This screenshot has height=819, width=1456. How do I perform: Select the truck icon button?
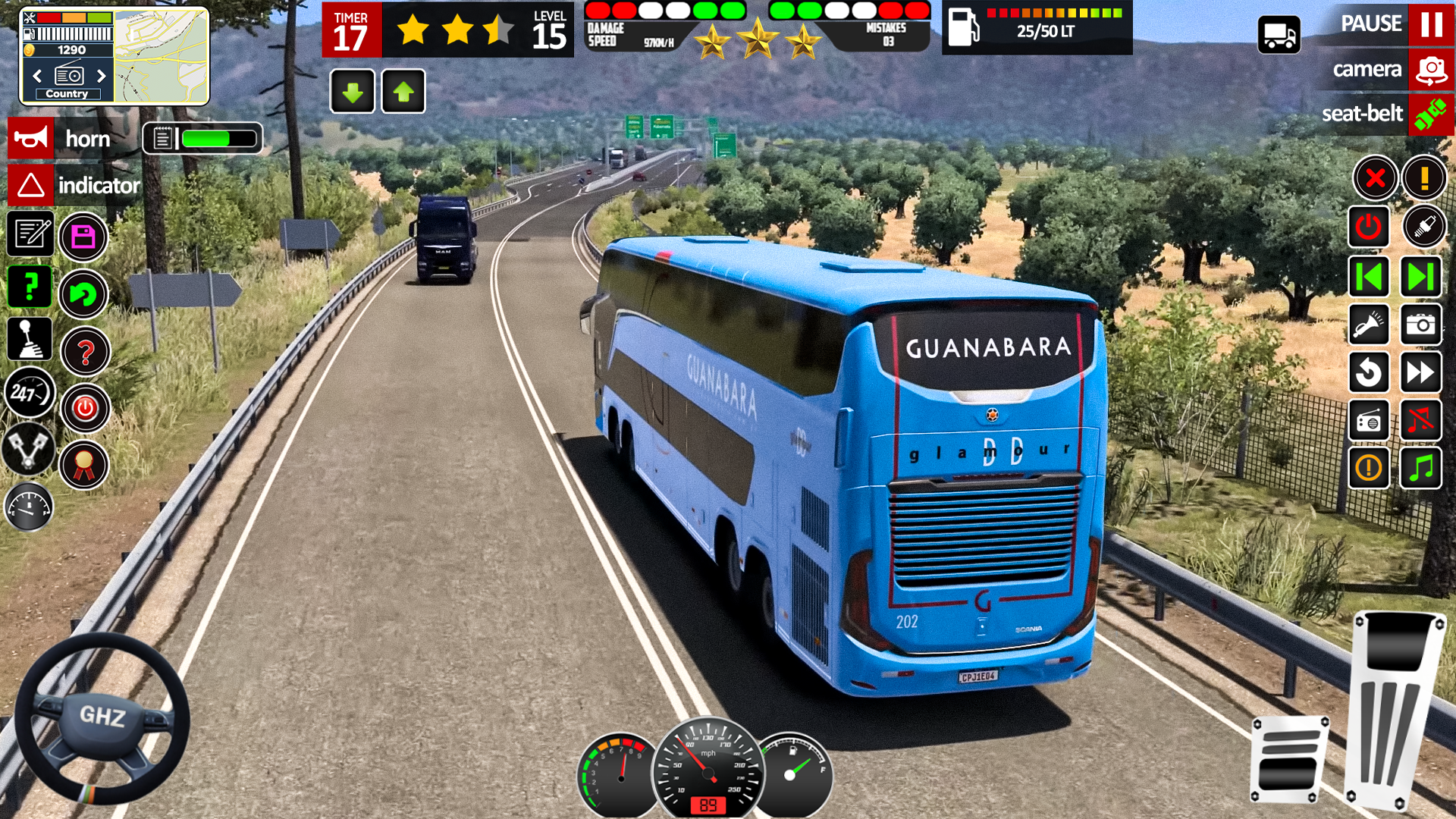pos(1279,35)
